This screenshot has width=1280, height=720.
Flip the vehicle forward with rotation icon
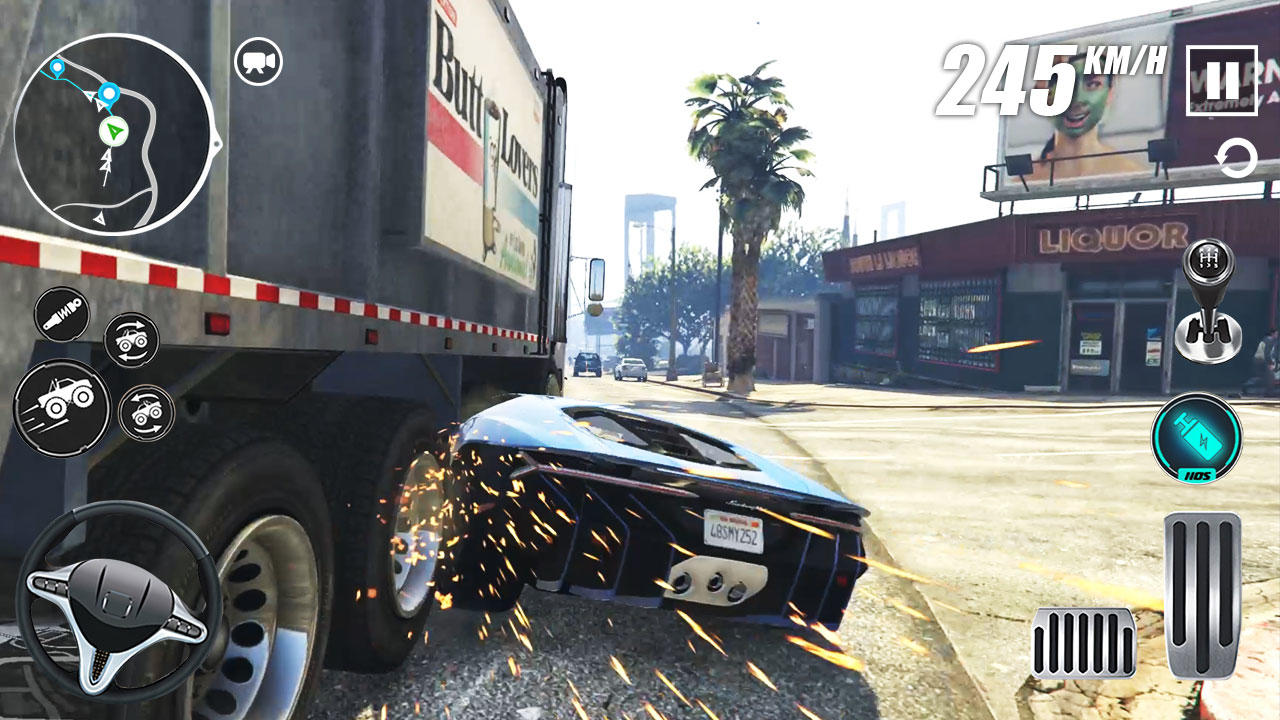[133, 339]
